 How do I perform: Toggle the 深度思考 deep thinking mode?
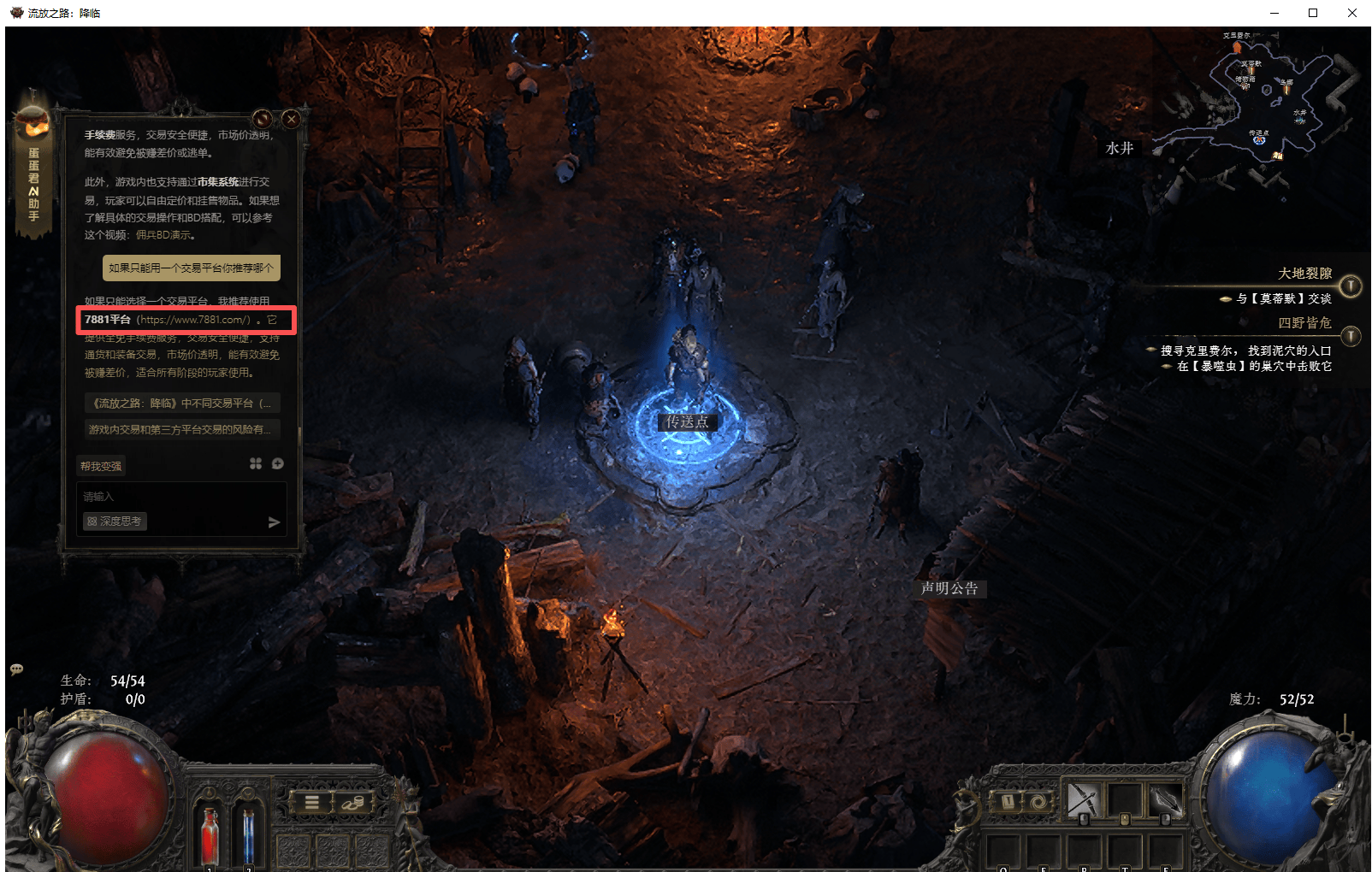[115, 521]
